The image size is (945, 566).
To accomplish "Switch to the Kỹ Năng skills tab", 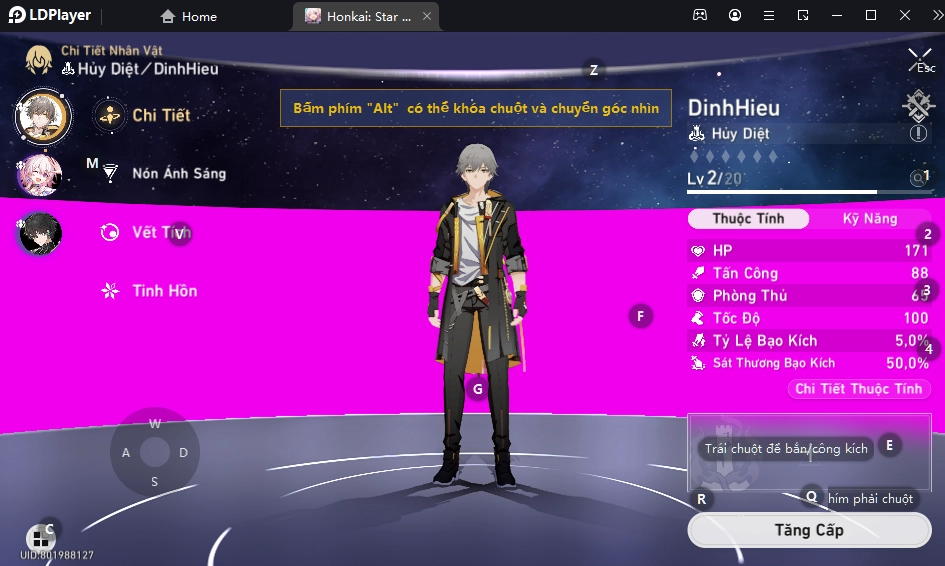I will pos(869,219).
